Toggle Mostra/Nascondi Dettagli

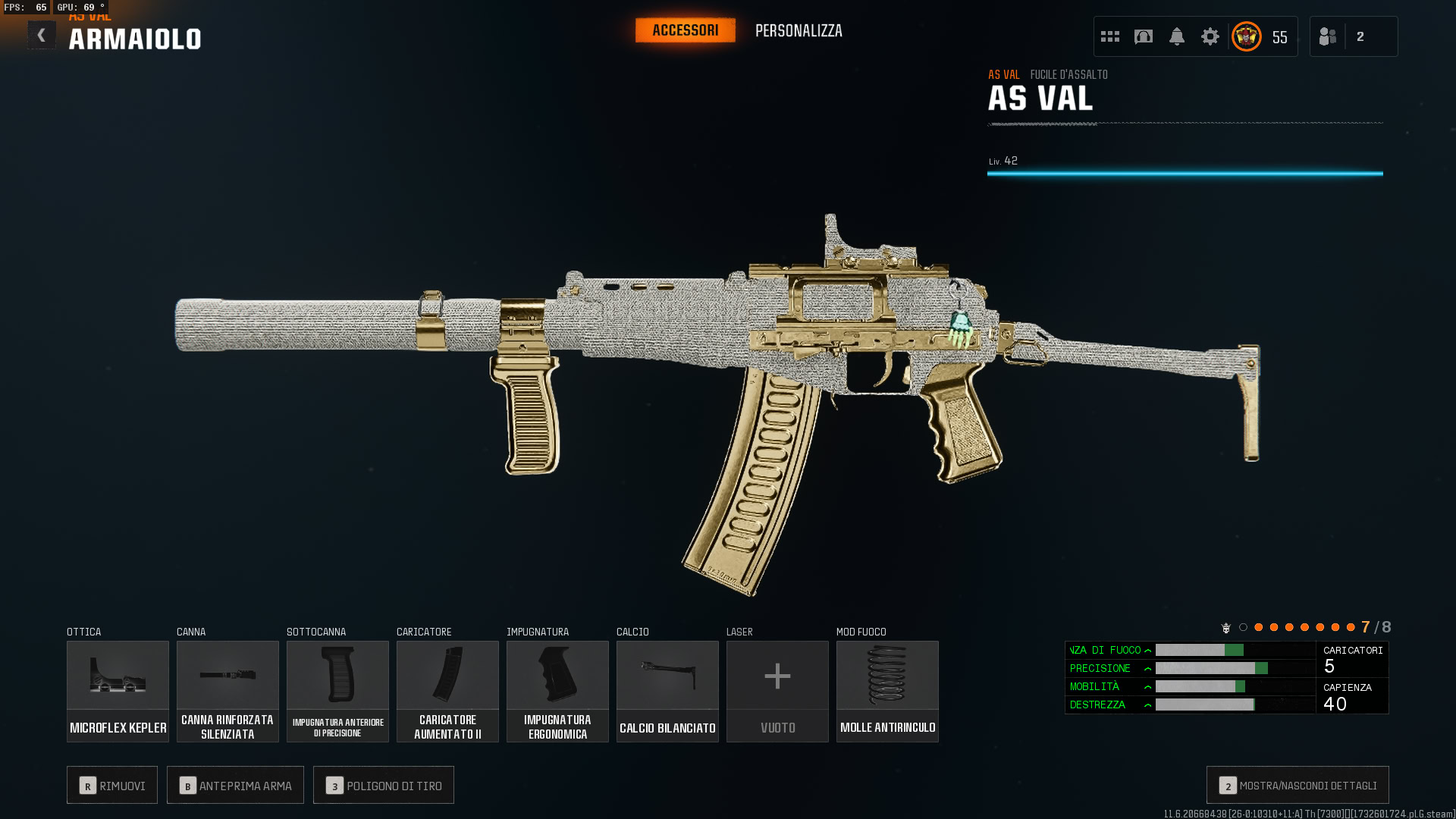[x=1298, y=786]
